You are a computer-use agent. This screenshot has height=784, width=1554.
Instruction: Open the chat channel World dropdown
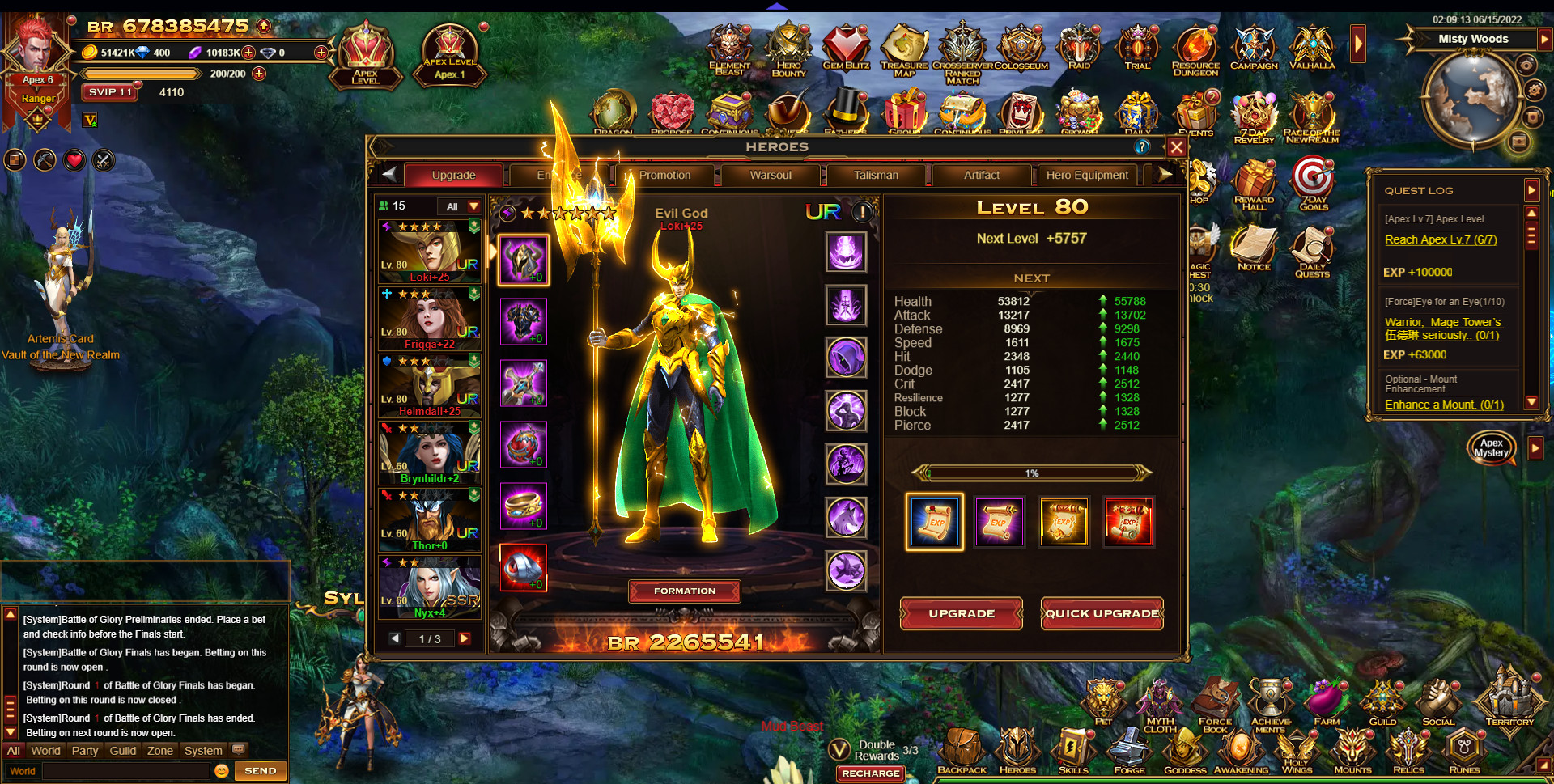pyautogui.click(x=23, y=770)
